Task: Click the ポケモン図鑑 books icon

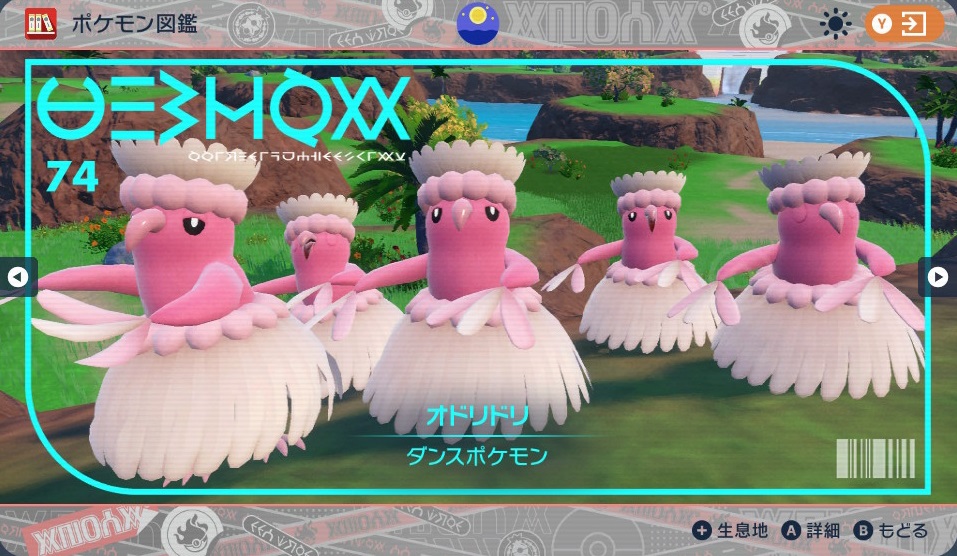Action: (41, 23)
